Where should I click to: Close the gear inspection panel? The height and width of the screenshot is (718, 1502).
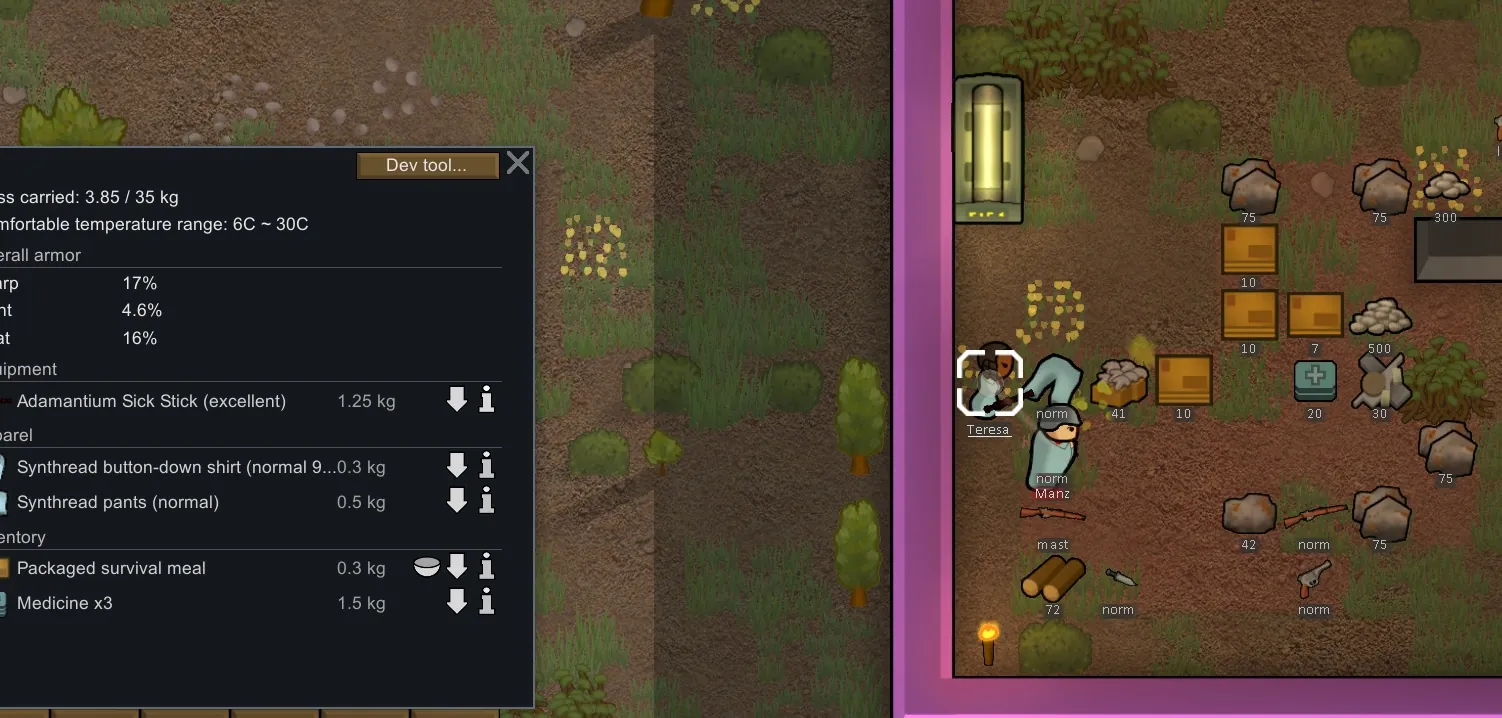(518, 163)
